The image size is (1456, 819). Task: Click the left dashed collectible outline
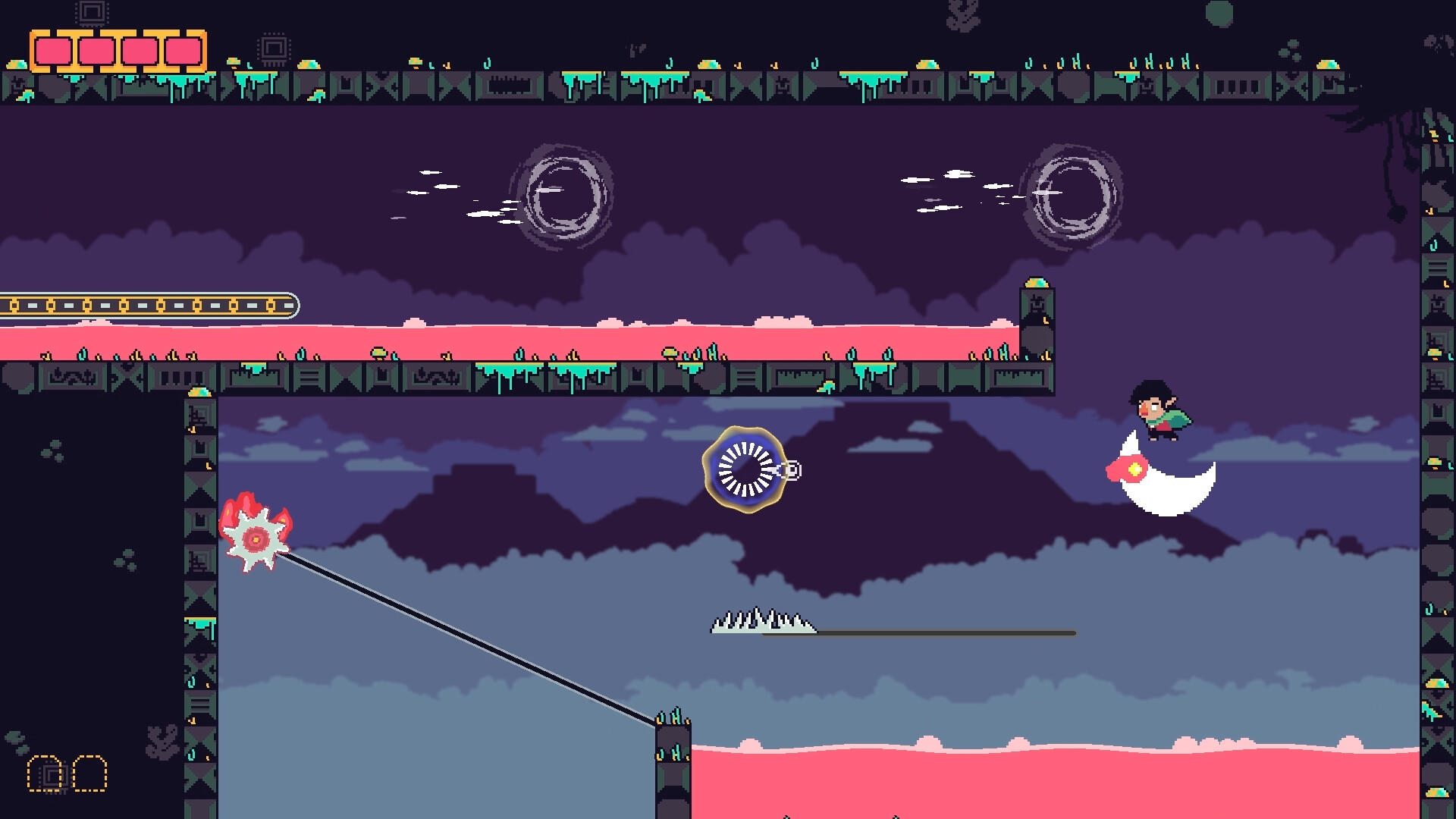[44, 773]
